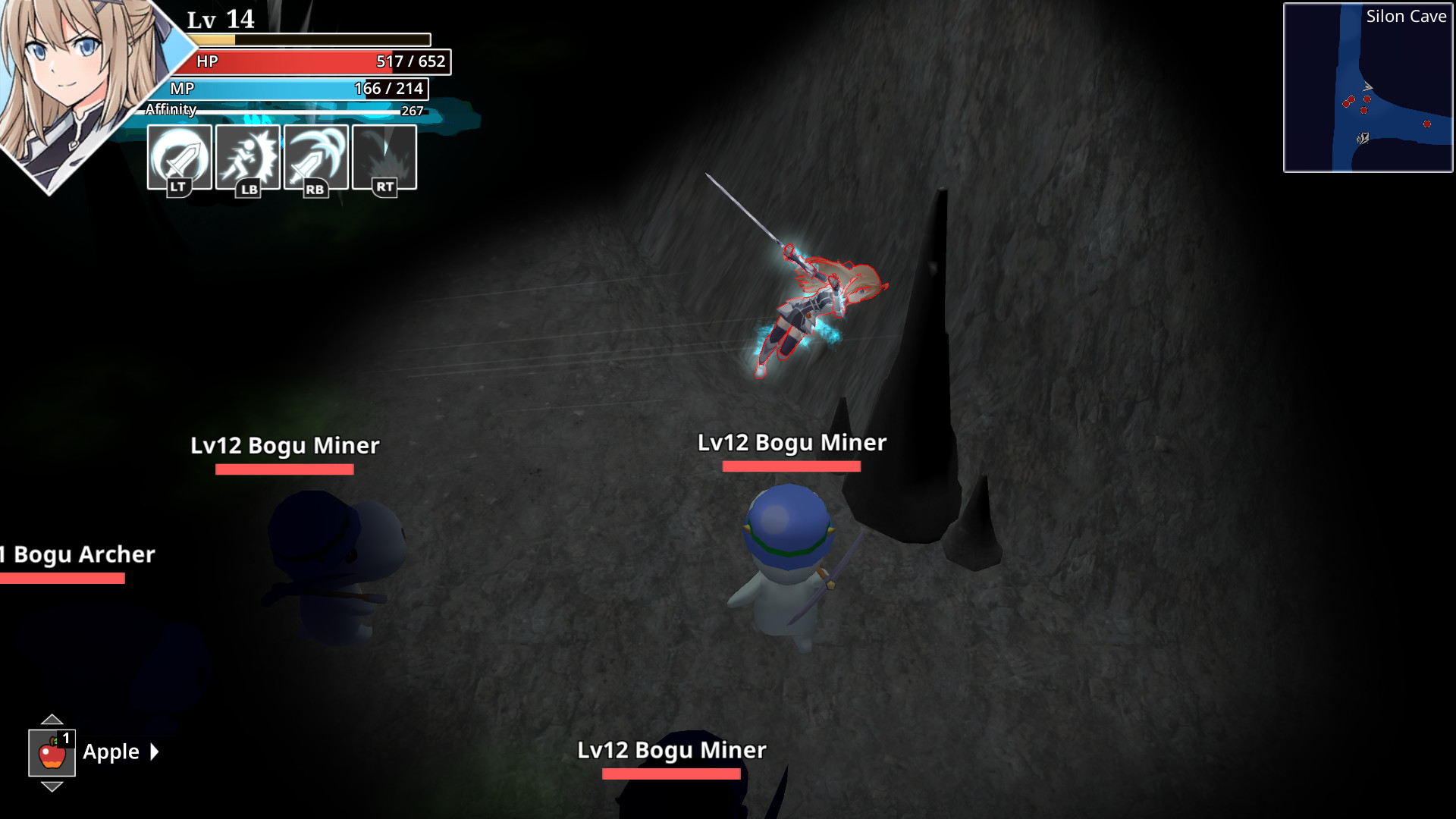
Task: Select the LT circular sword slash skill
Action: (178, 157)
